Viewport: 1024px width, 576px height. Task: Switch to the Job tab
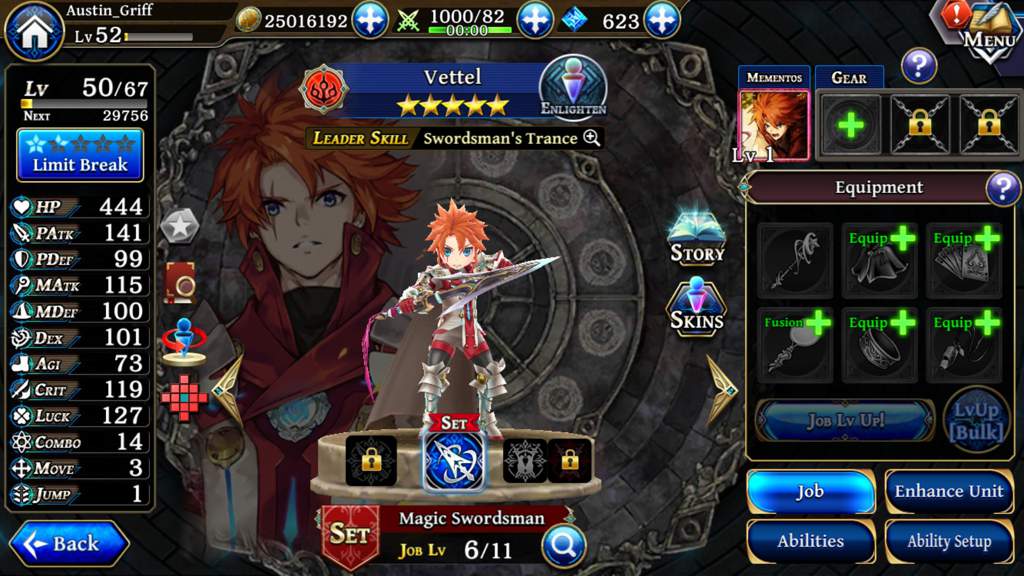pos(810,491)
